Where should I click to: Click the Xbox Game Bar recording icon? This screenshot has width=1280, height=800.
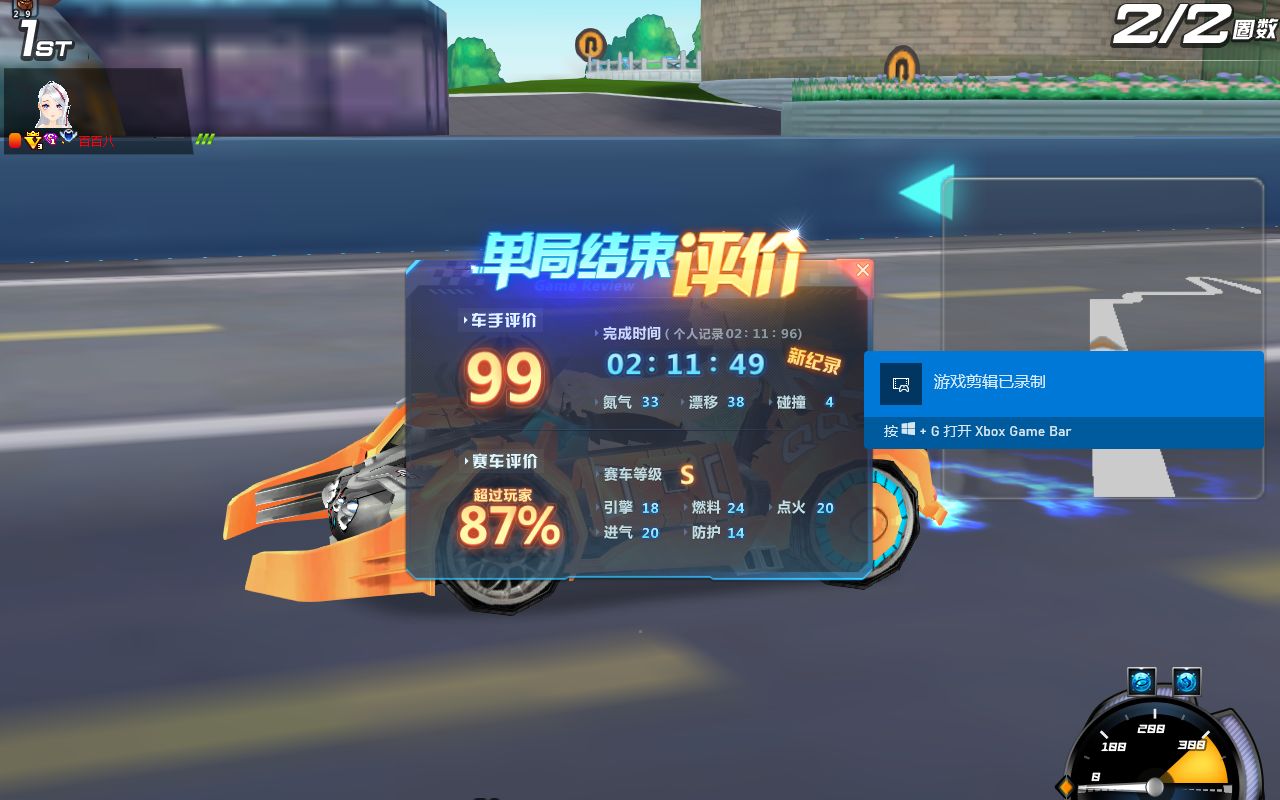click(x=899, y=383)
